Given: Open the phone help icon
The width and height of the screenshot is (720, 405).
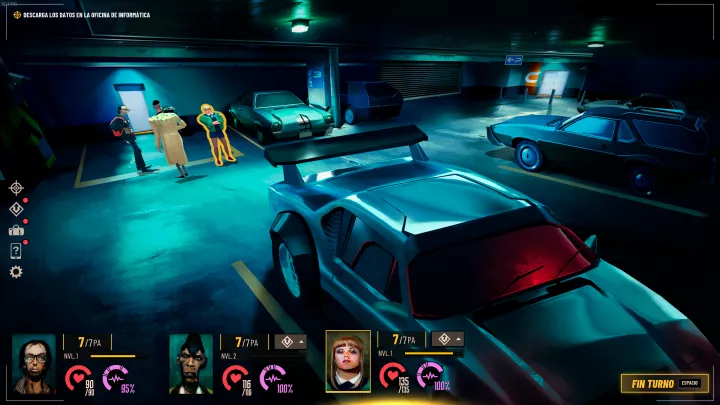Looking at the screenshot, I should 16,251.
